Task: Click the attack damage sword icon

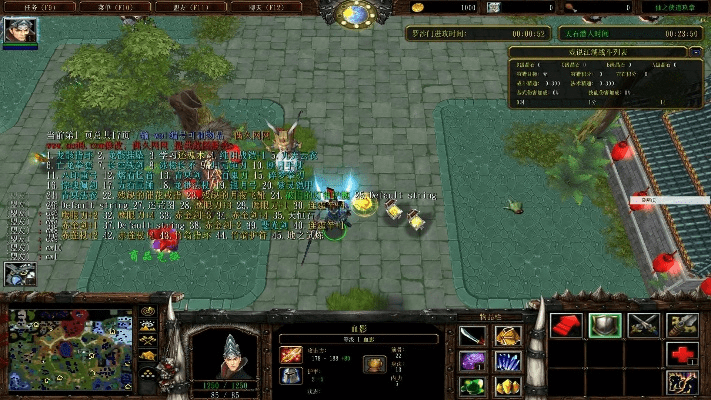Action: (x=291, y=353)
